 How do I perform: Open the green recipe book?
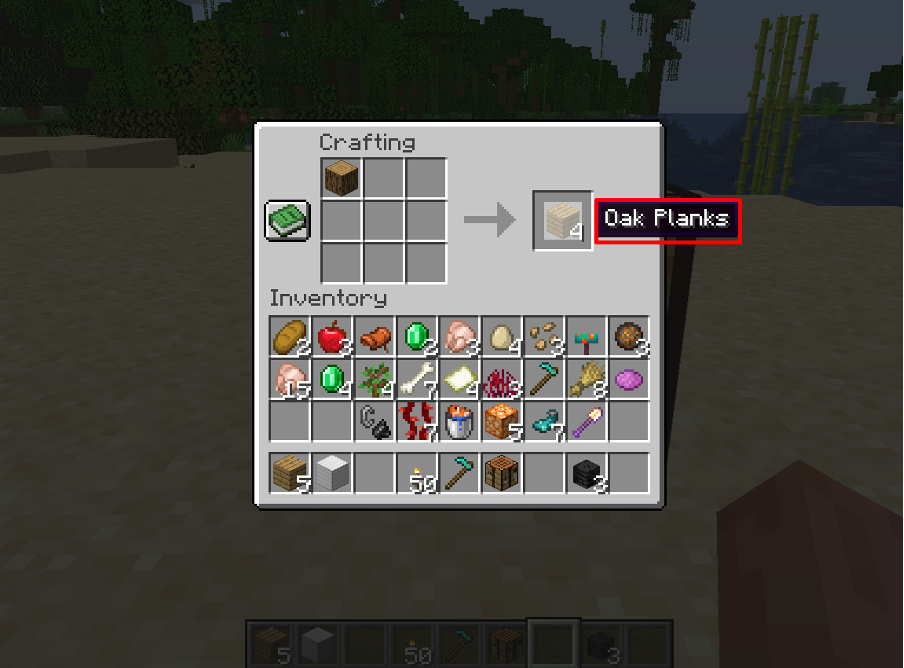point(288,220)
